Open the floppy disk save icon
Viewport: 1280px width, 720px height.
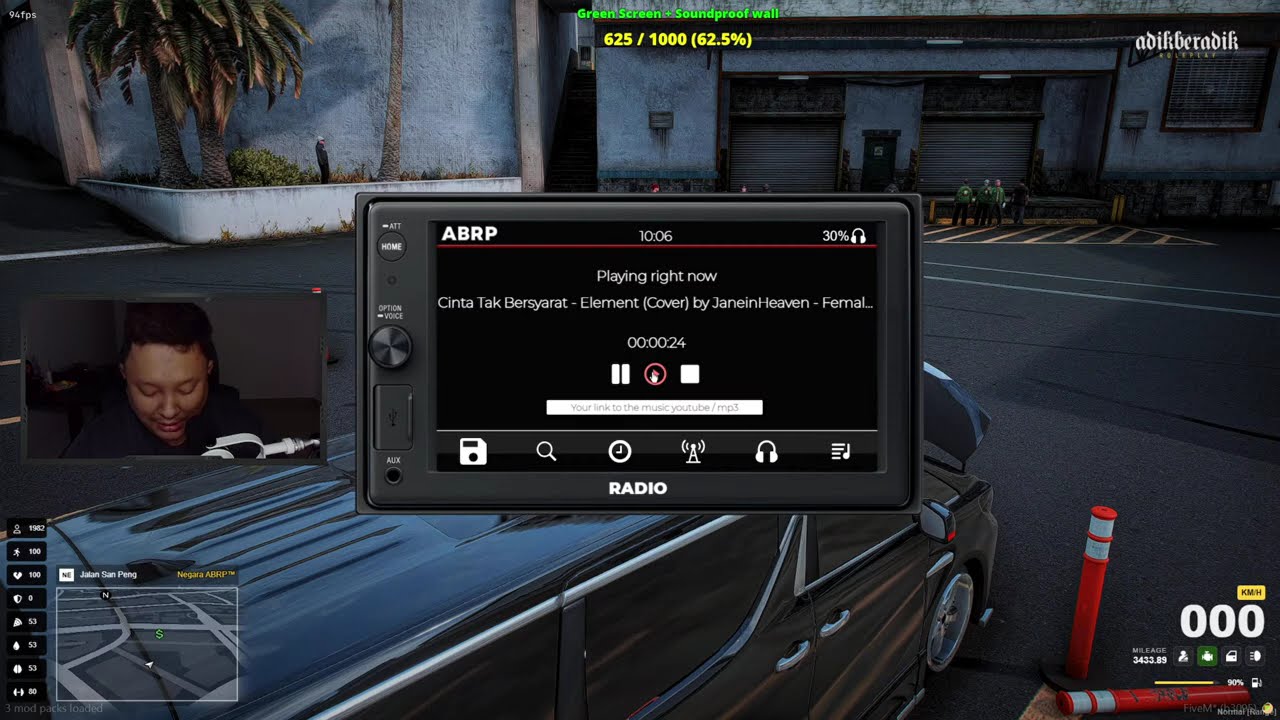click(x=473, y=452)
